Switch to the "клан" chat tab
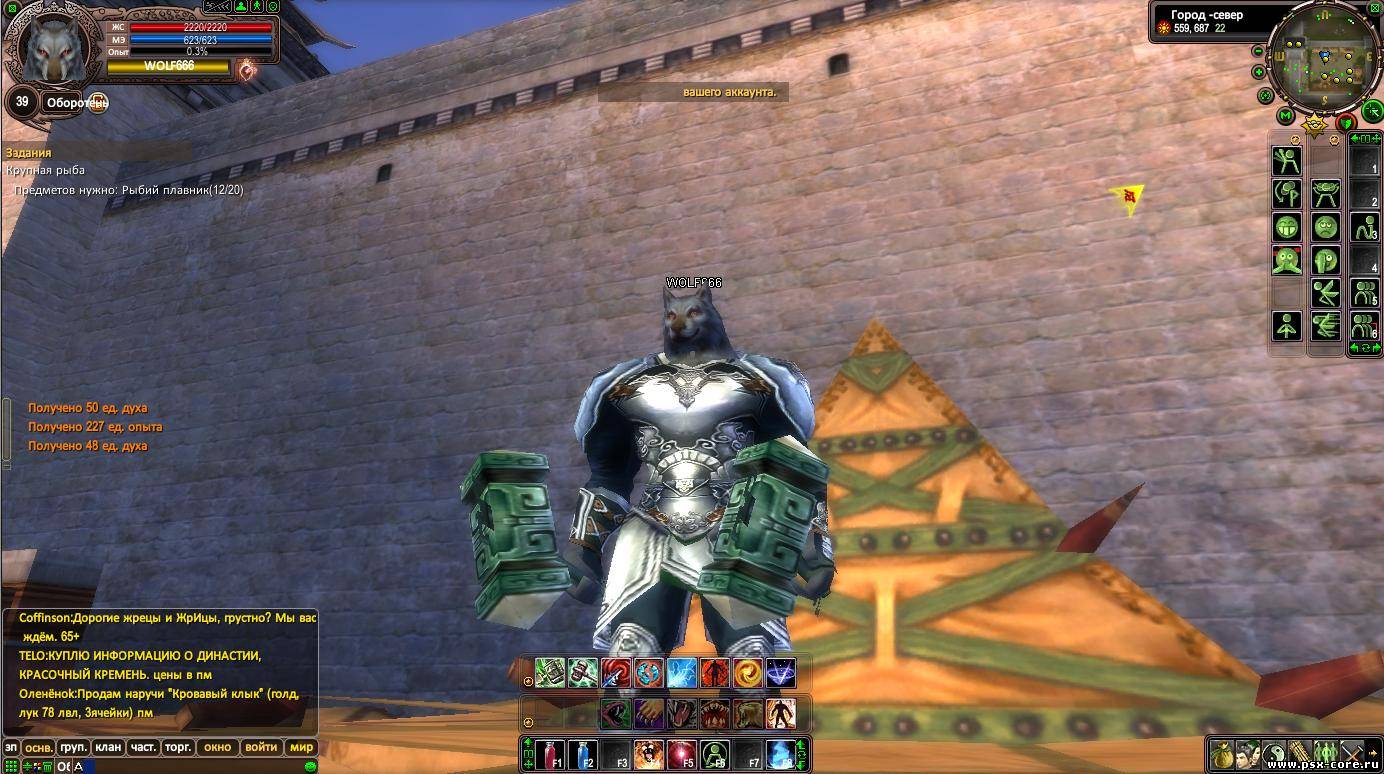The width and height of the screenshot is (1384, 774). pos(108,747)
